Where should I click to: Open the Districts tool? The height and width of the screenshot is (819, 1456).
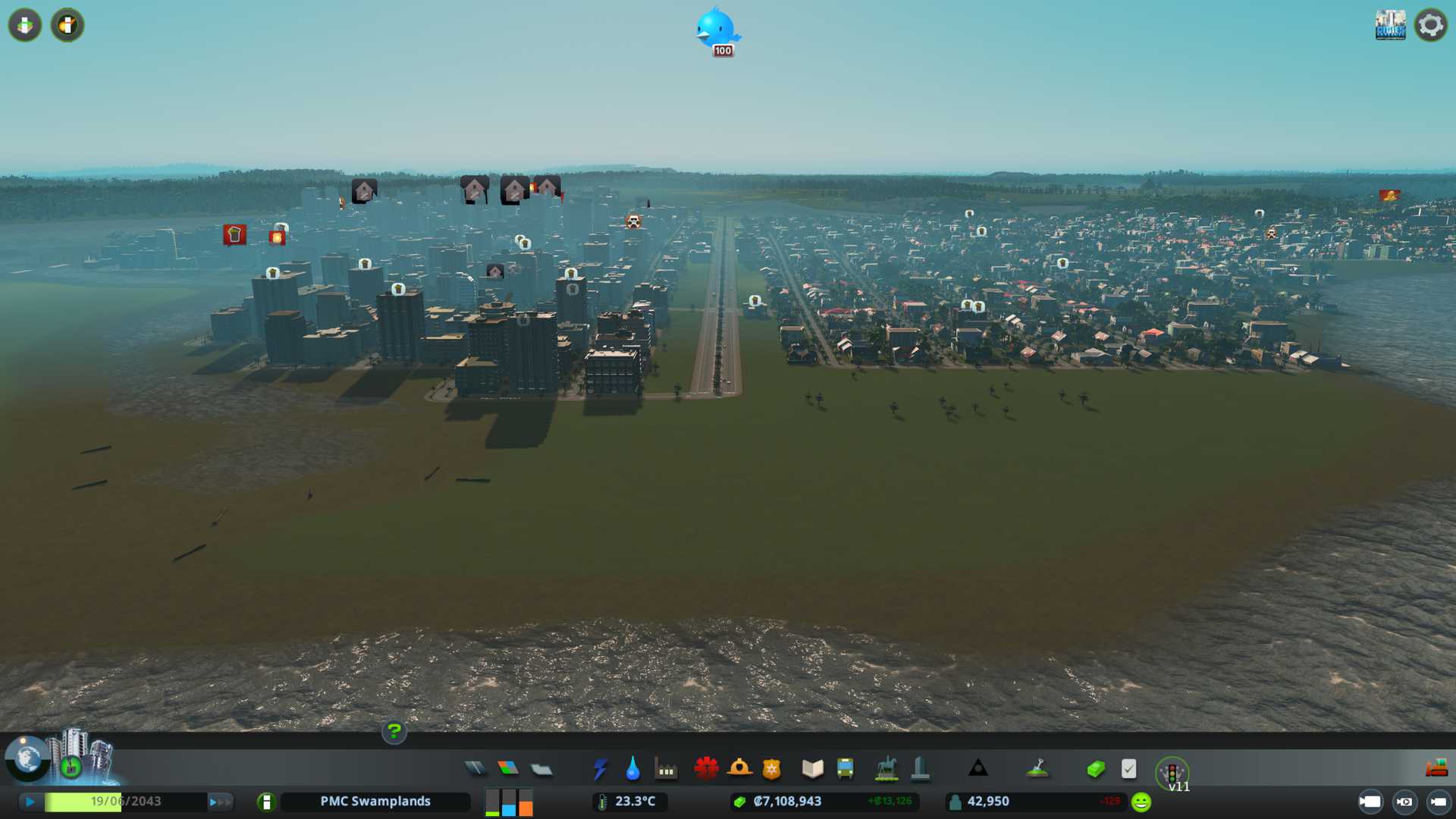541,769
